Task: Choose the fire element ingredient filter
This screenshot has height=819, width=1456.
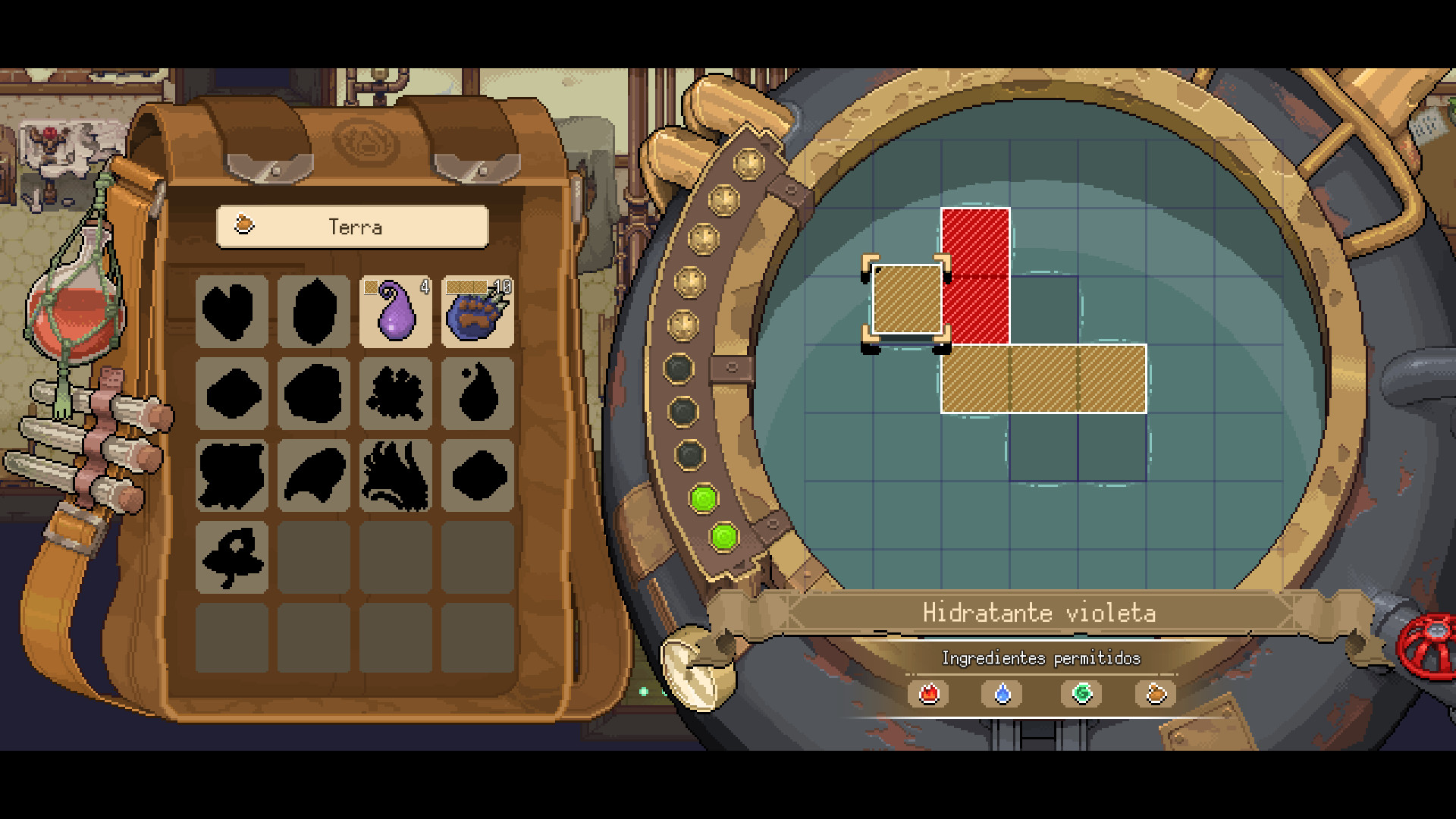Action: pos(929,694)
